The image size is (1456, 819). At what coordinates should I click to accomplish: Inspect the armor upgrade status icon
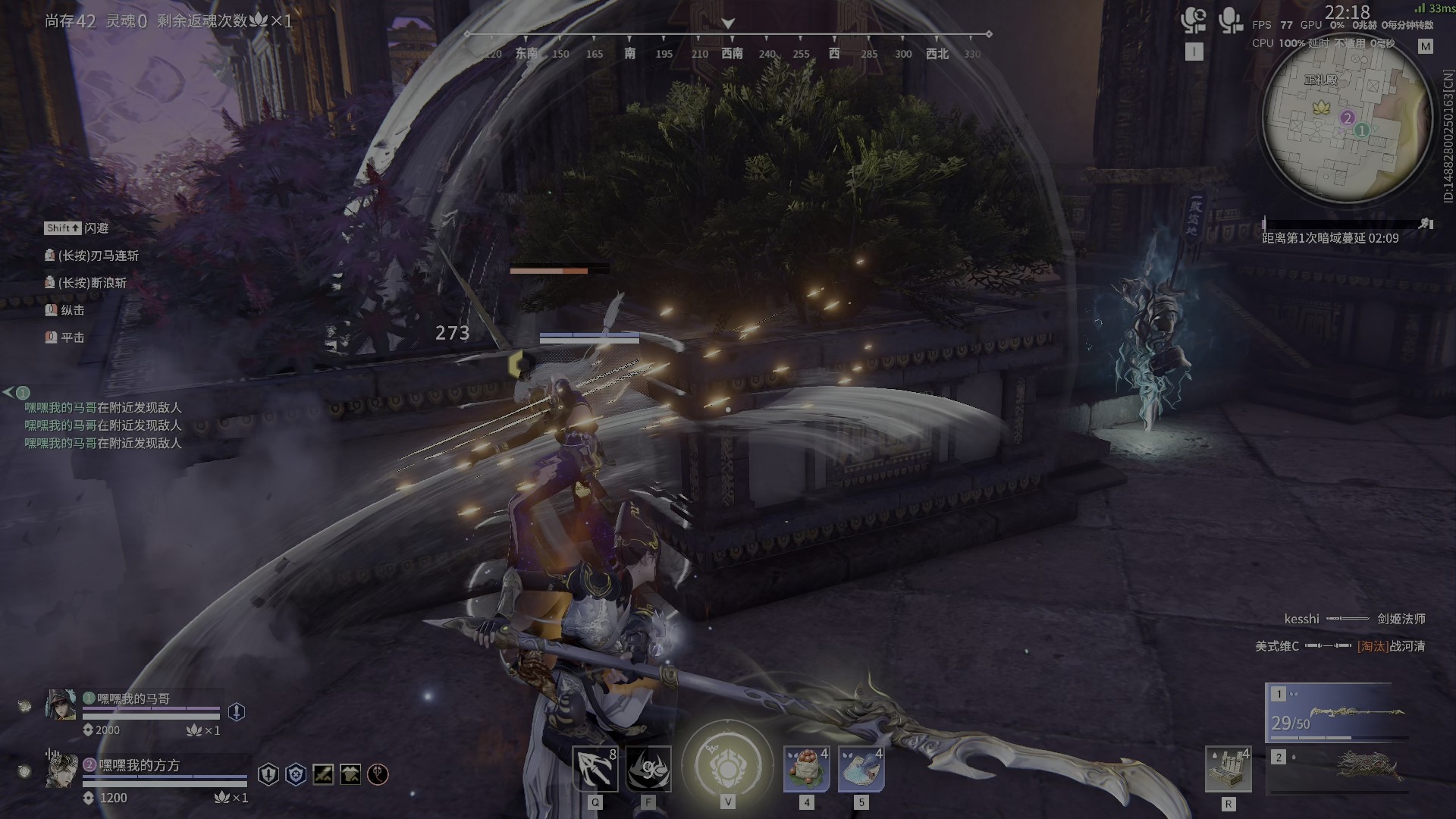coord(350,774)
